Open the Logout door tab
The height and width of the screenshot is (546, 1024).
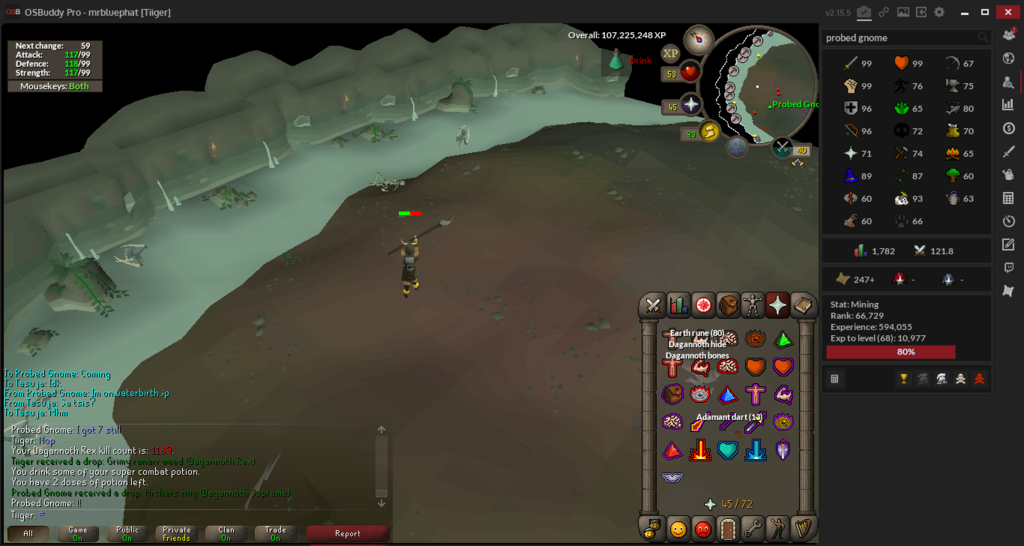(x=728, y=529)
